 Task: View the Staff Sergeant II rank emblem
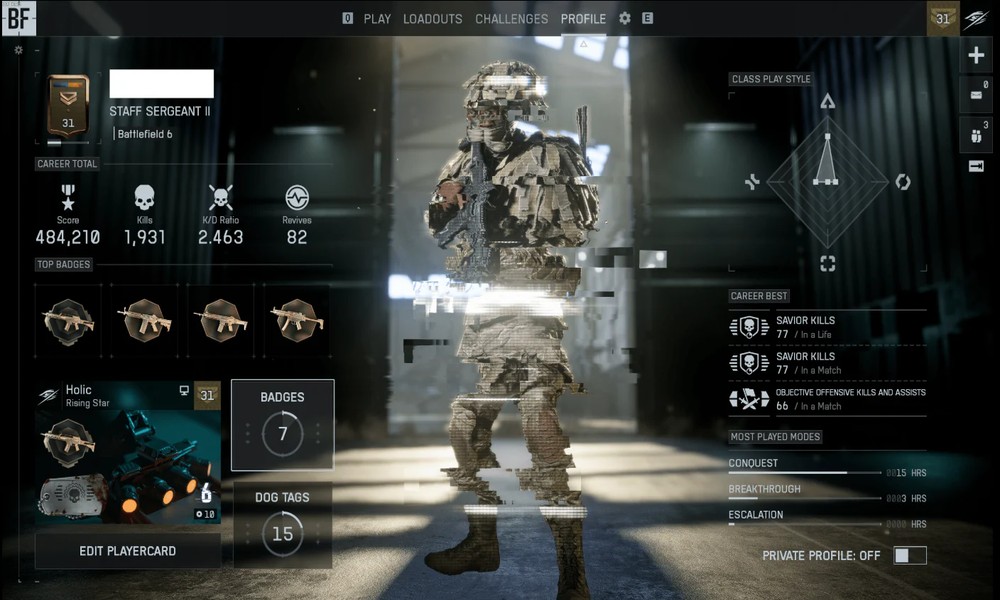pos(68,105)
